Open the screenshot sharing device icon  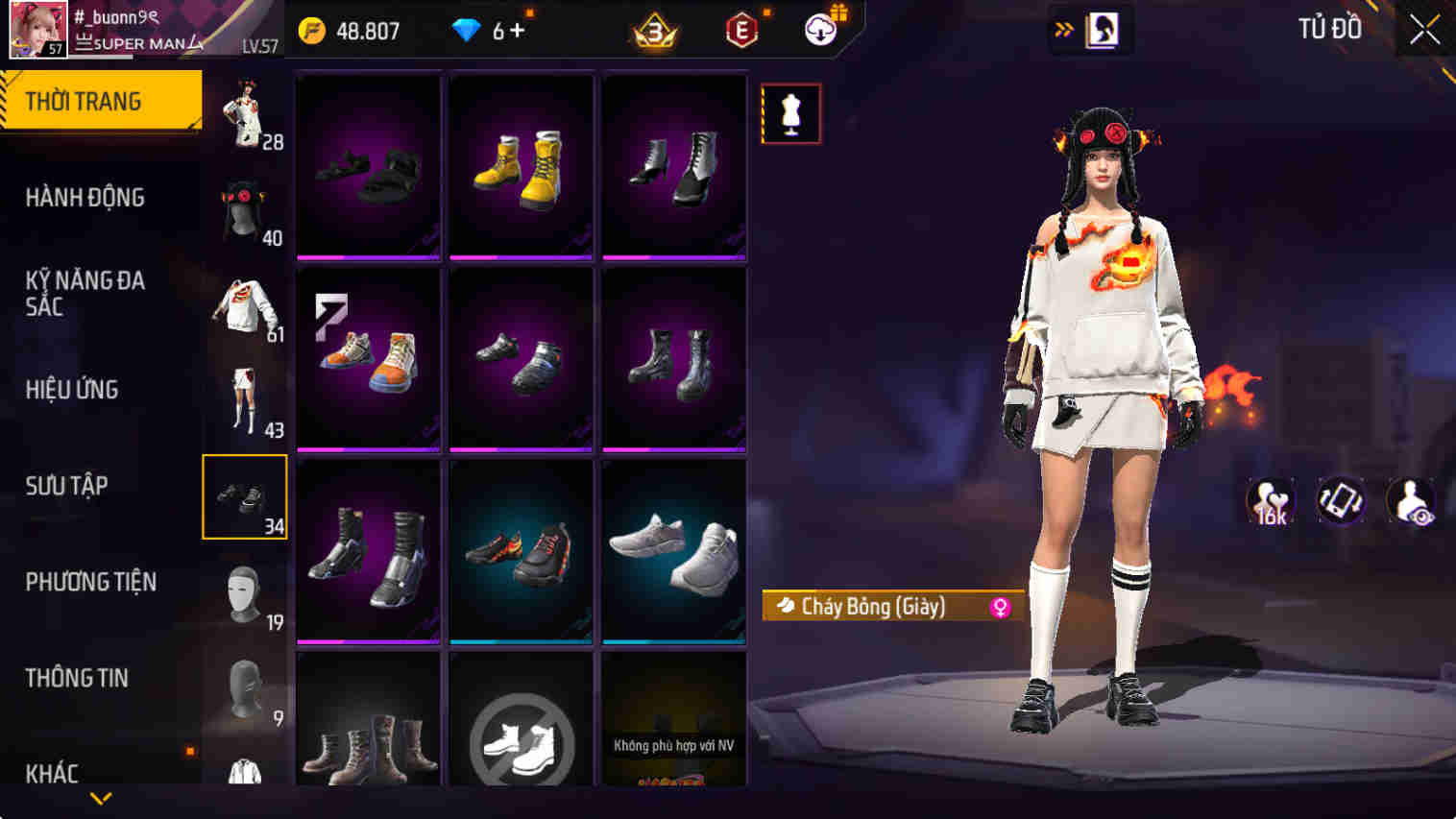pyautogui.click(x=1343, y=499)
